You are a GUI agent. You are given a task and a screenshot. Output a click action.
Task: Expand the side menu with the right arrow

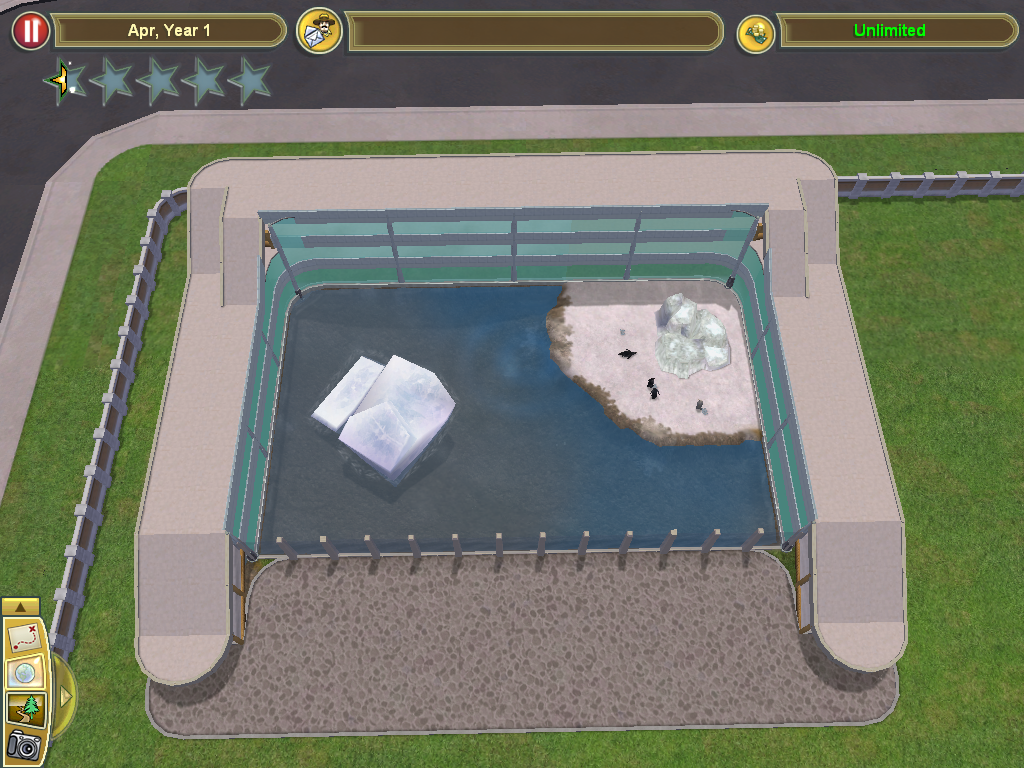point(65,695)
